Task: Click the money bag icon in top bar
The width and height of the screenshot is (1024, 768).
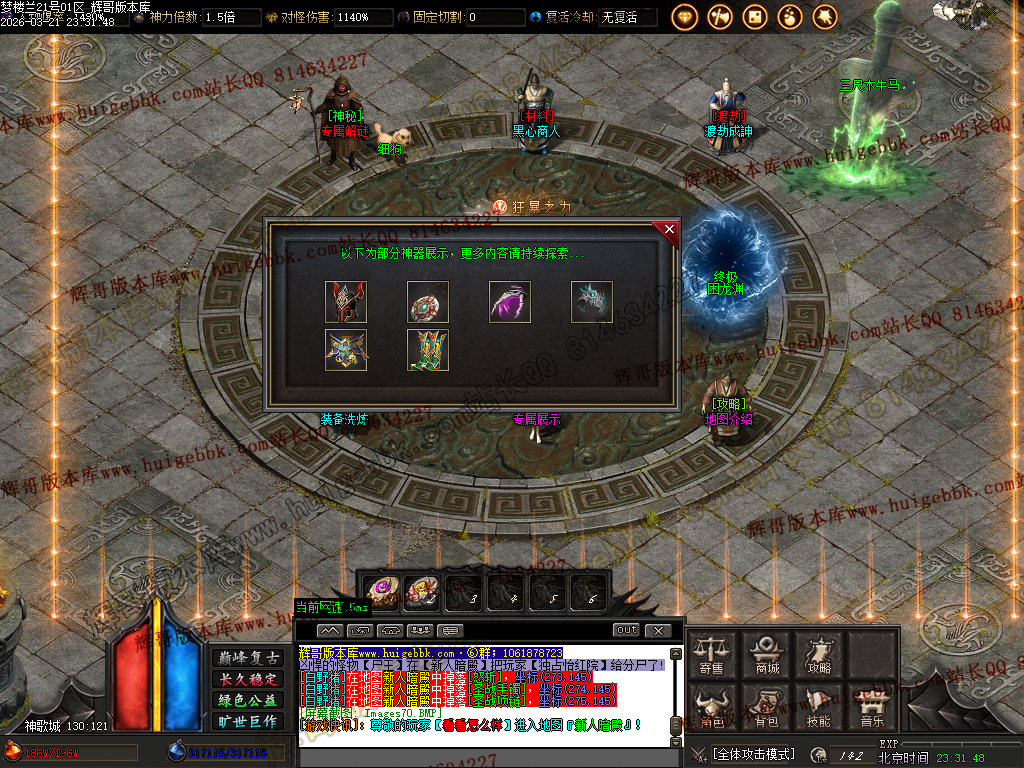Action: point(790,16)
